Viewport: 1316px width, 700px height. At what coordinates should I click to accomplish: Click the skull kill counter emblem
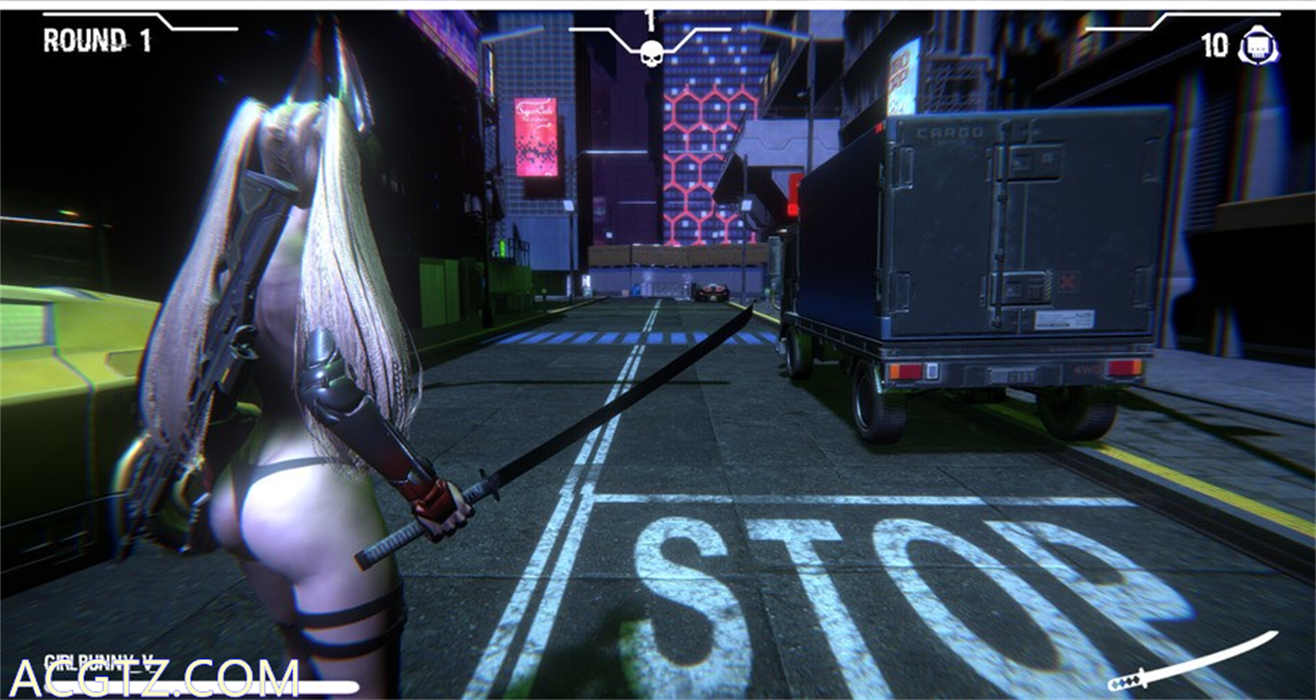pyautogui.click(x=651, y=51)
